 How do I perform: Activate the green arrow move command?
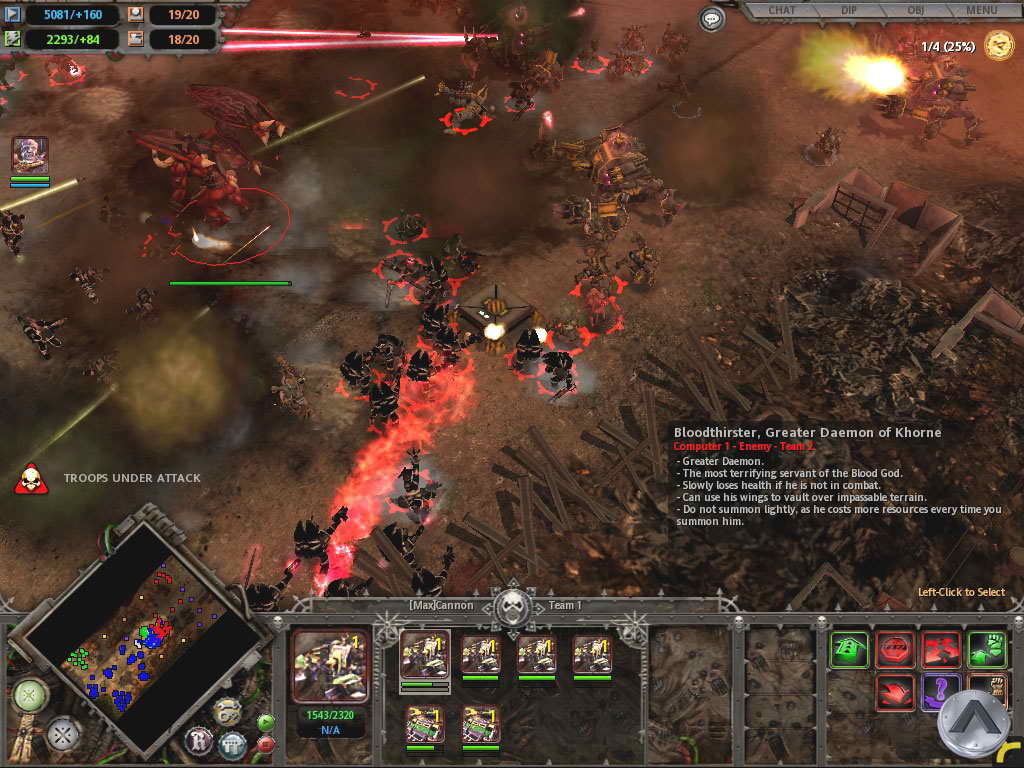tap(849, 650)
